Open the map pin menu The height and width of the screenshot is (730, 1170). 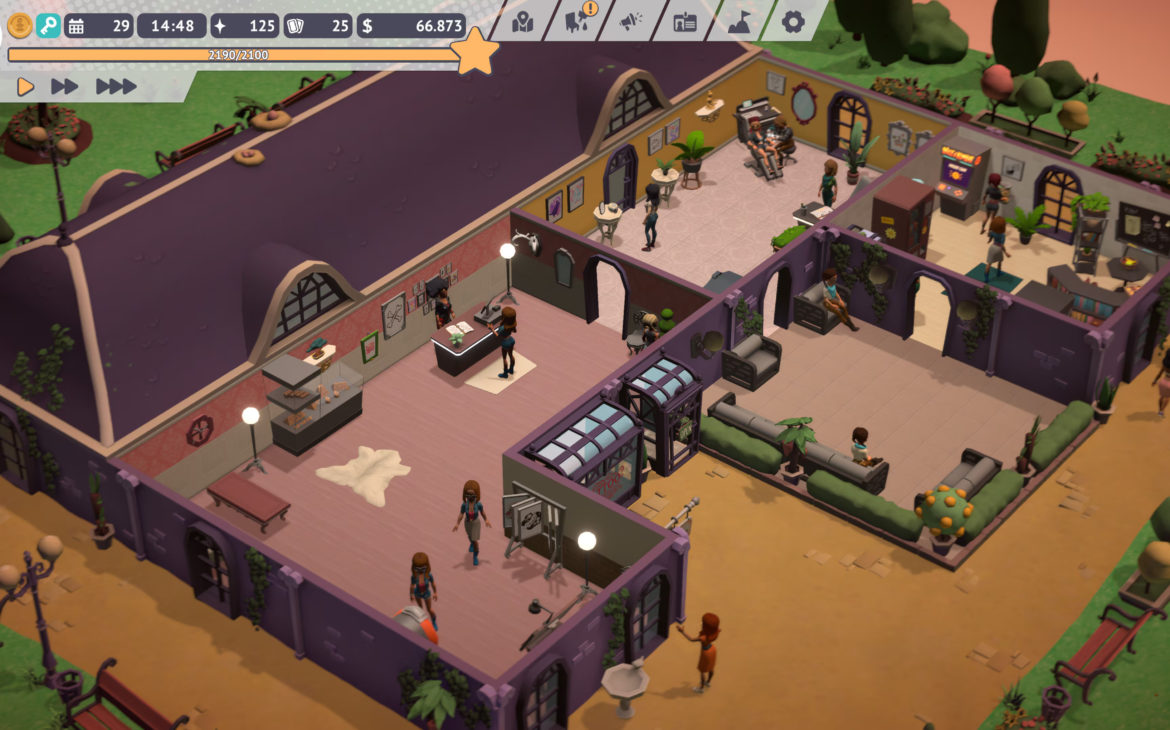pyautogui.click(x=524, y=21)
